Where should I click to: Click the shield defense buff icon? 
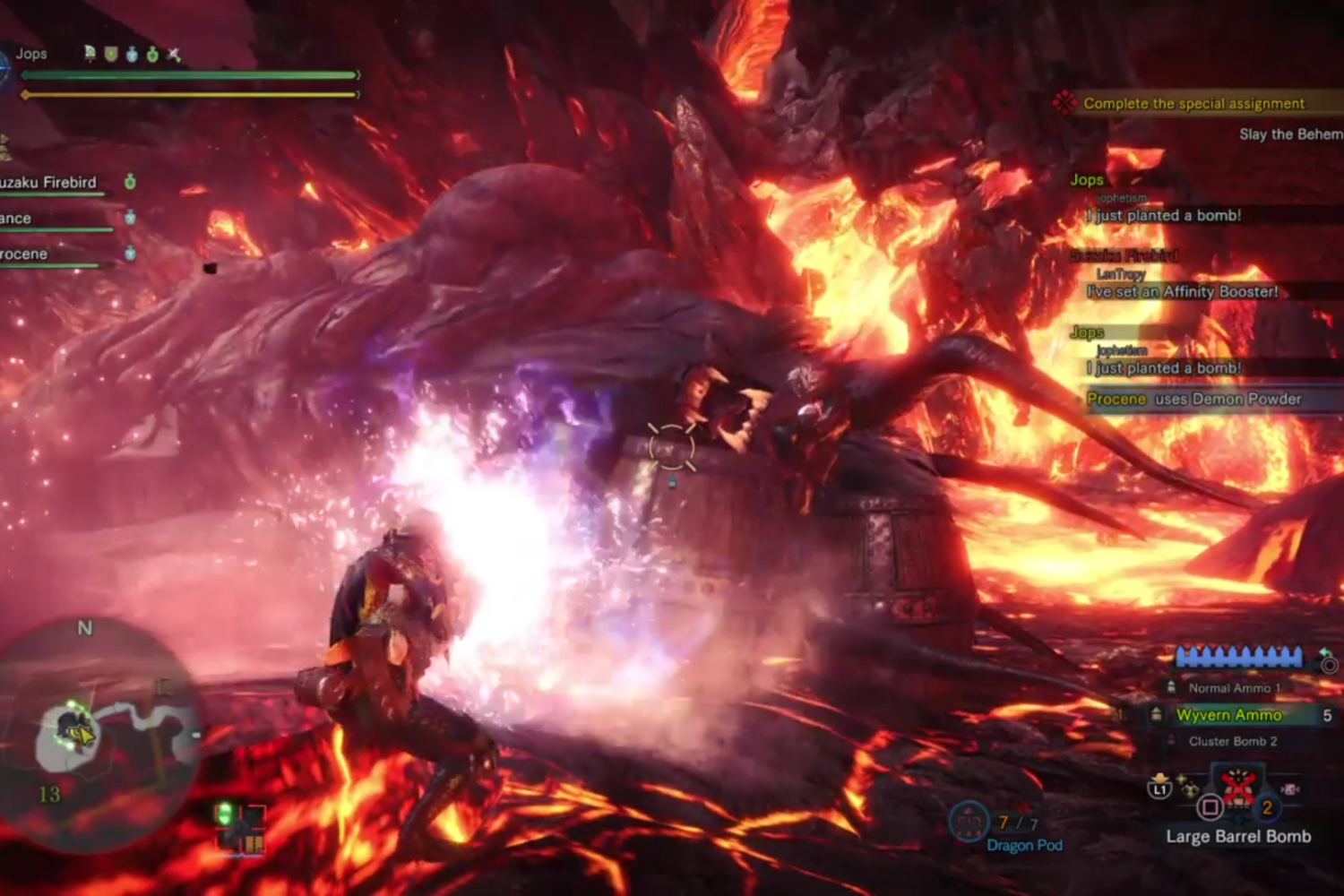pos(111,55)
